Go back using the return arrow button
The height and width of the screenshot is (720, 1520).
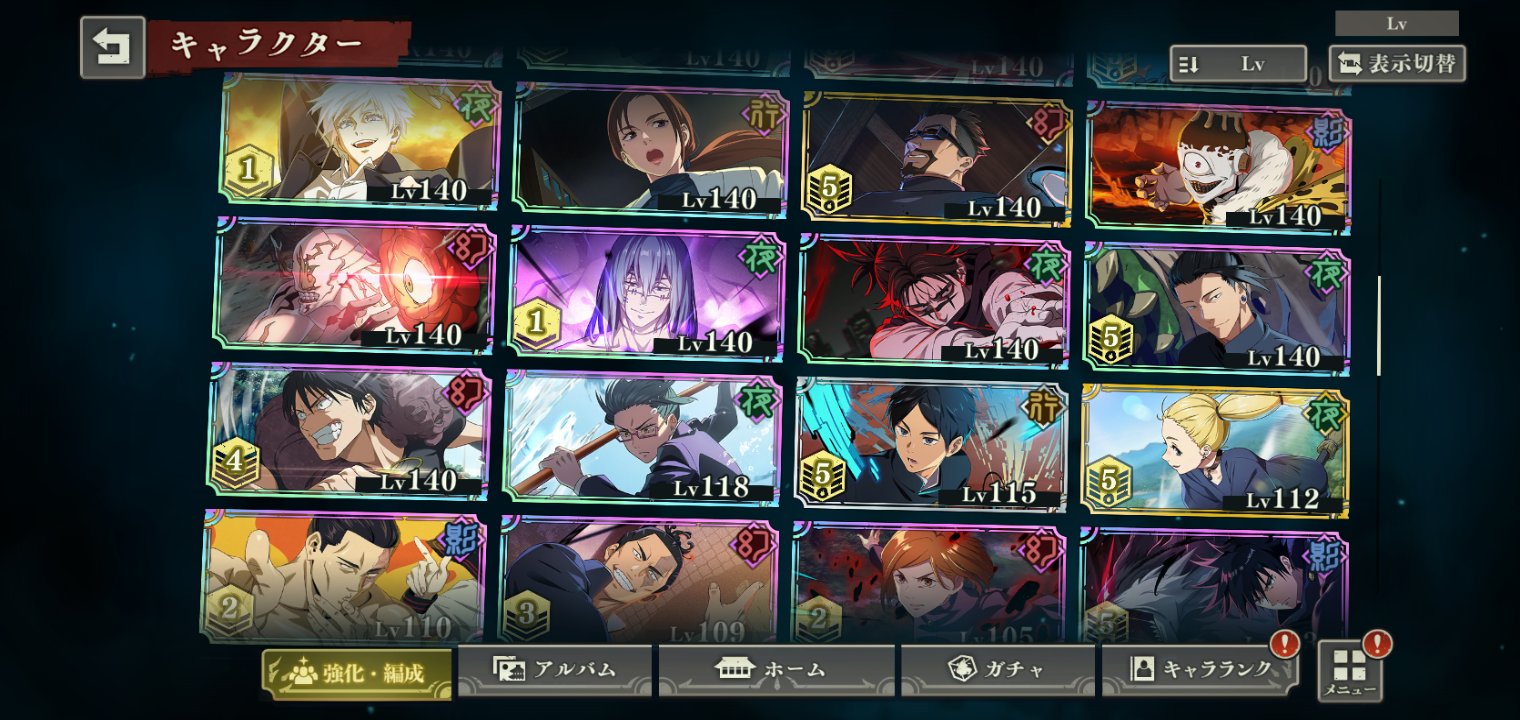pyautogui.click(x=112, y=47)
